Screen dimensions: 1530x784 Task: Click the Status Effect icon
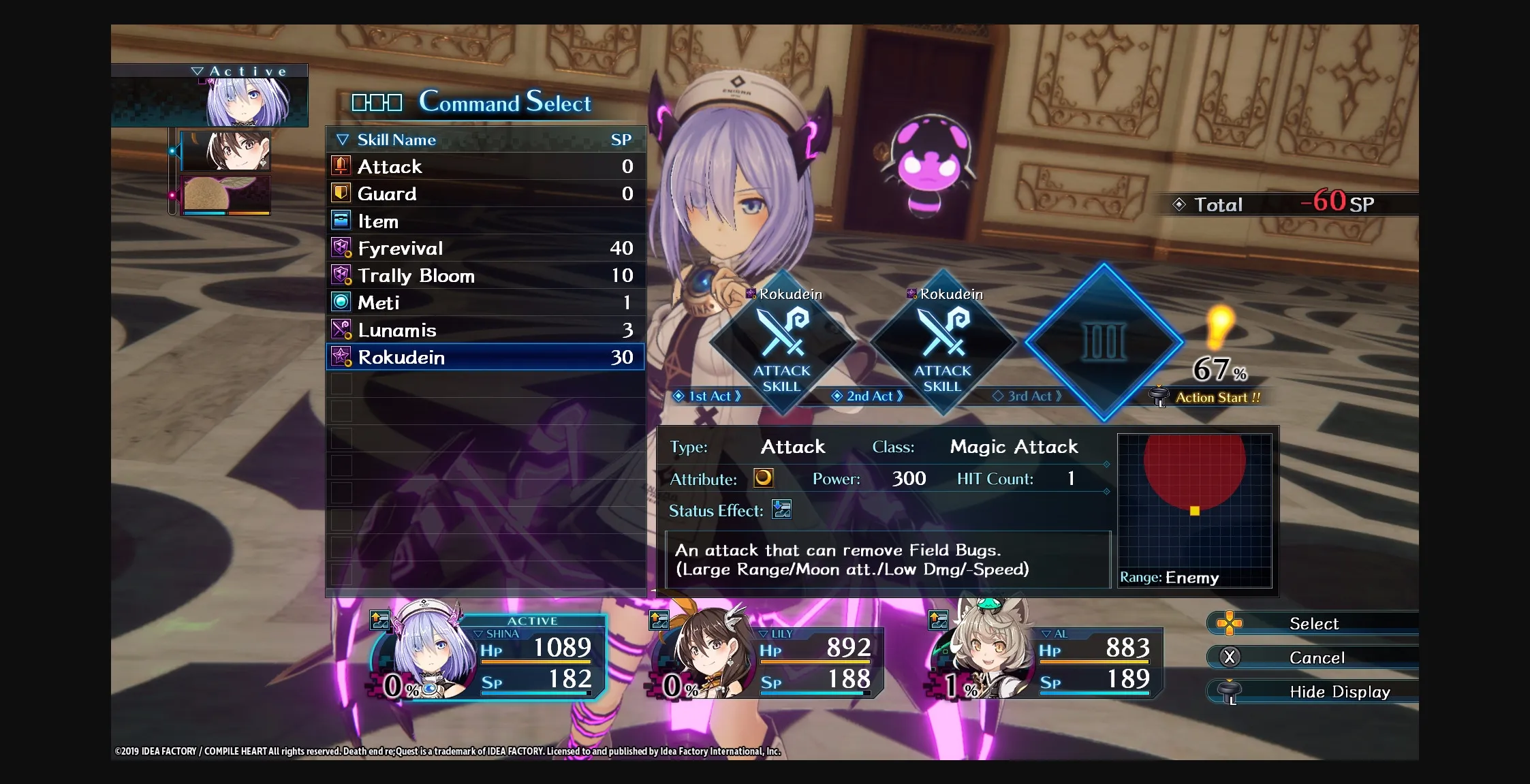click(x=781, y=509)
